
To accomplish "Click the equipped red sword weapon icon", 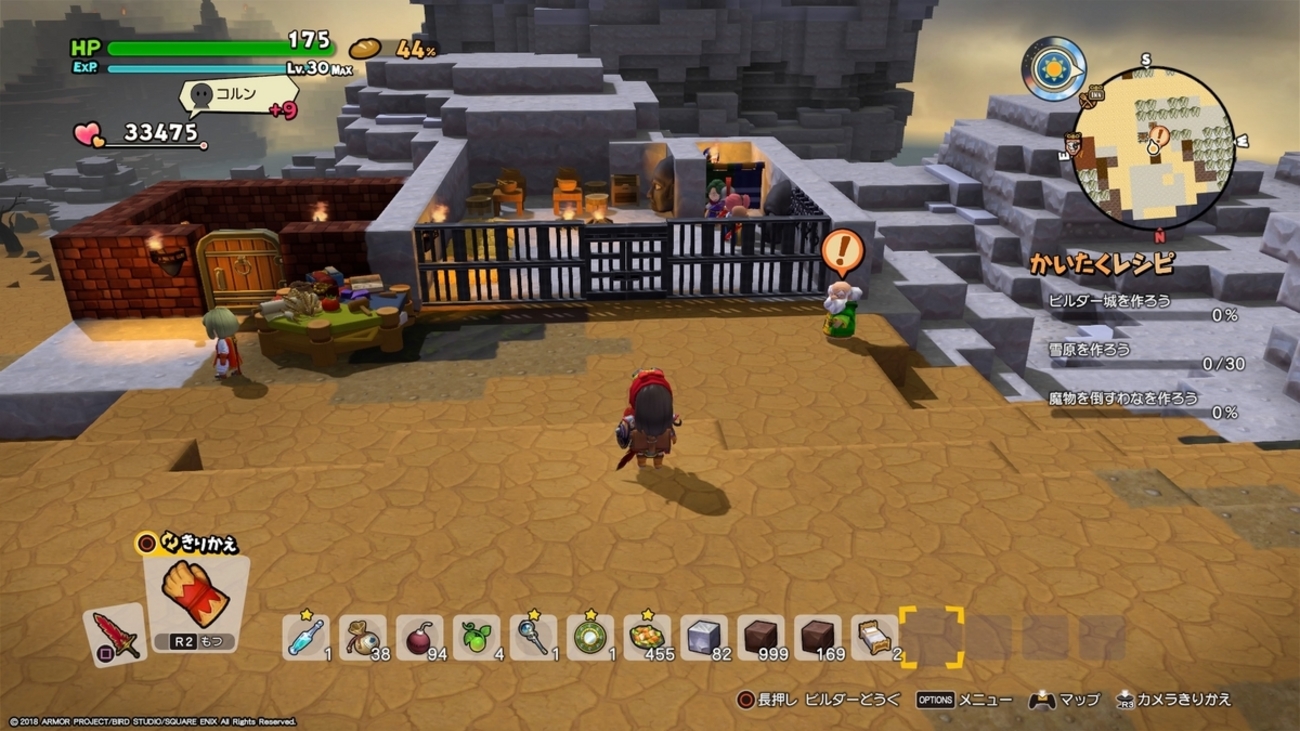I will tap(115, 635).
